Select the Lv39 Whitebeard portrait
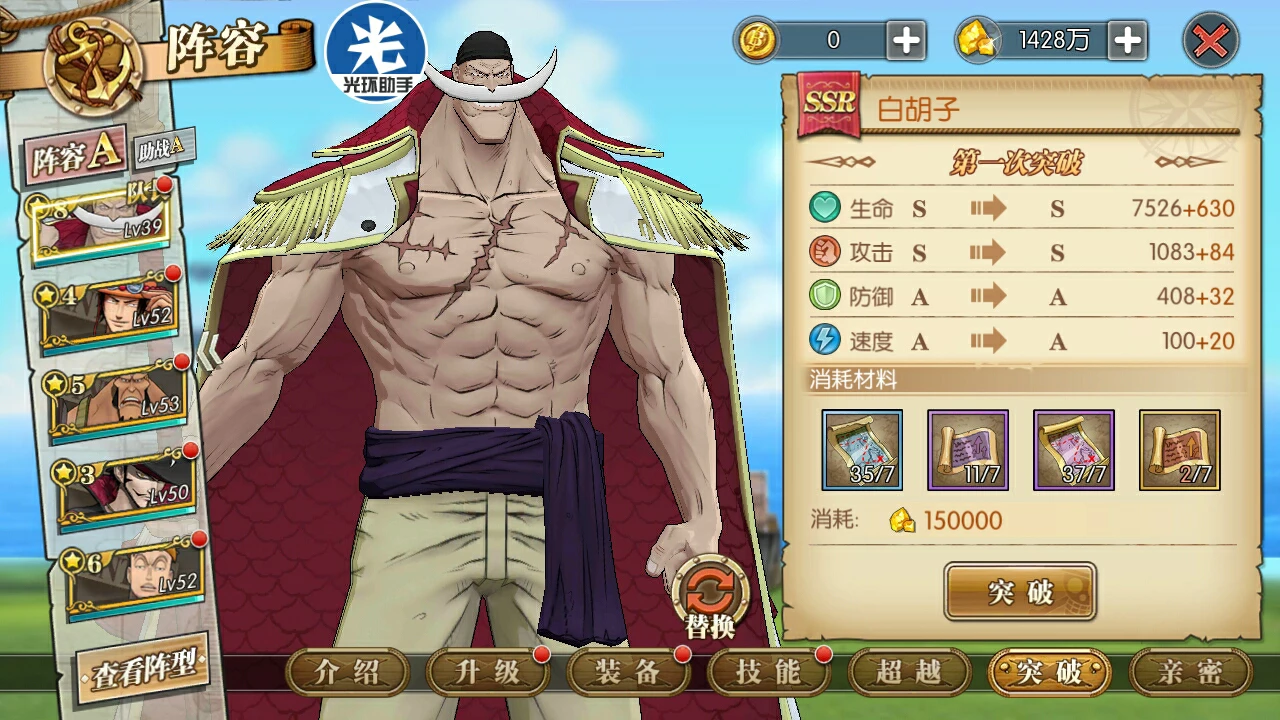 (x=100, y=222)
